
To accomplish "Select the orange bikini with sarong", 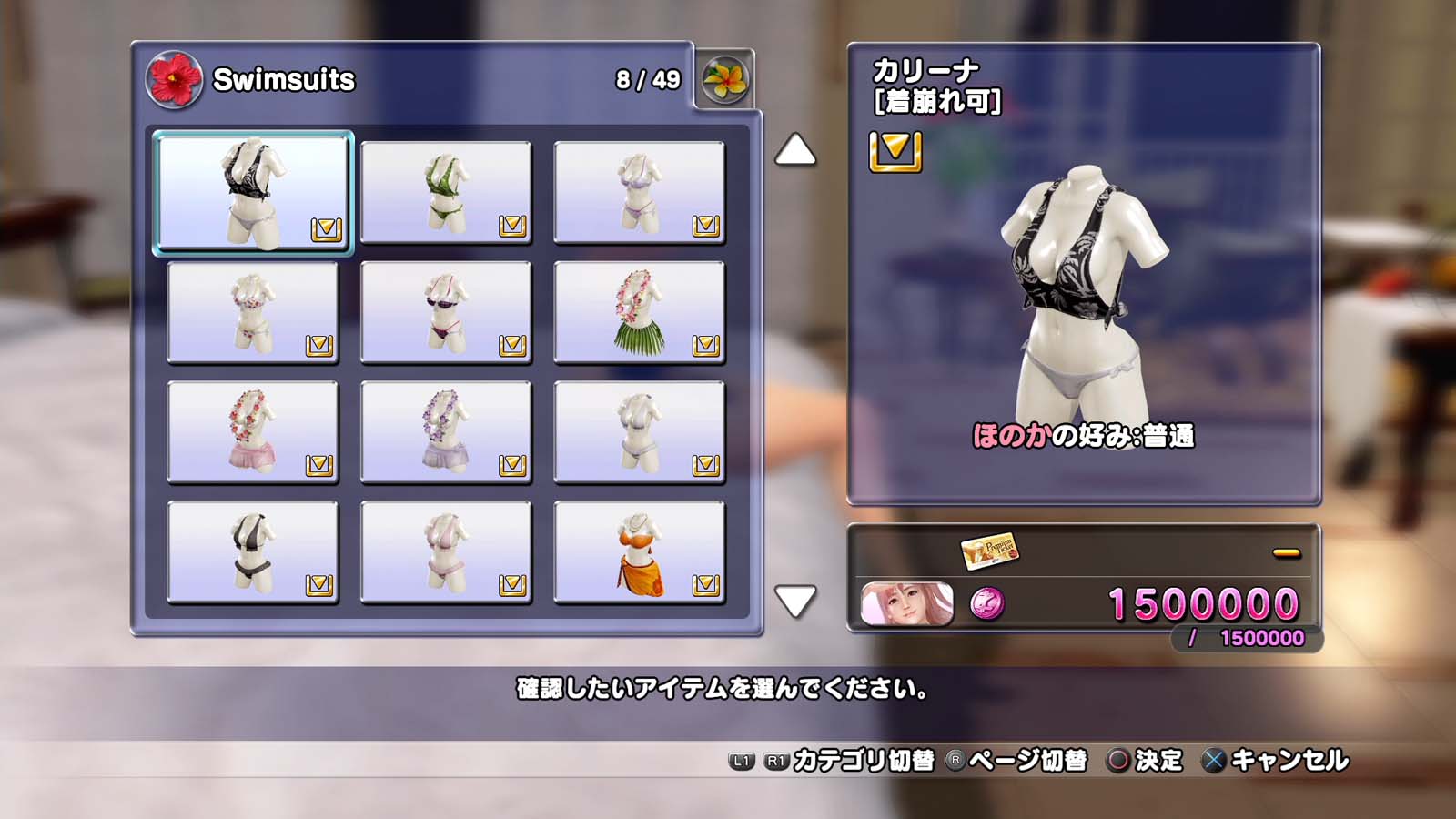I will pyautogui.click(x=639, y=552).
